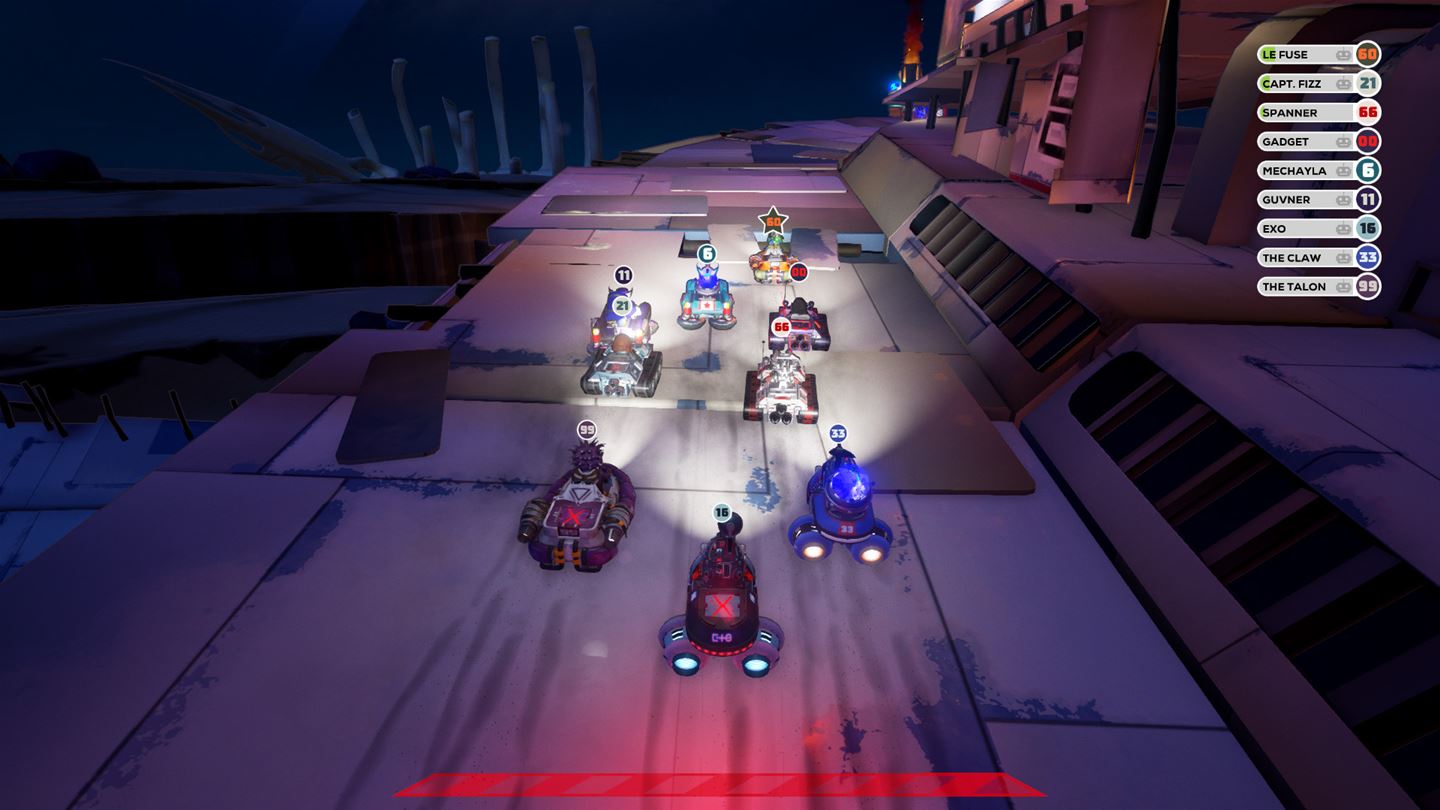
Task: Click the green 21 badge on the blue racer
Action: point(622,305)
